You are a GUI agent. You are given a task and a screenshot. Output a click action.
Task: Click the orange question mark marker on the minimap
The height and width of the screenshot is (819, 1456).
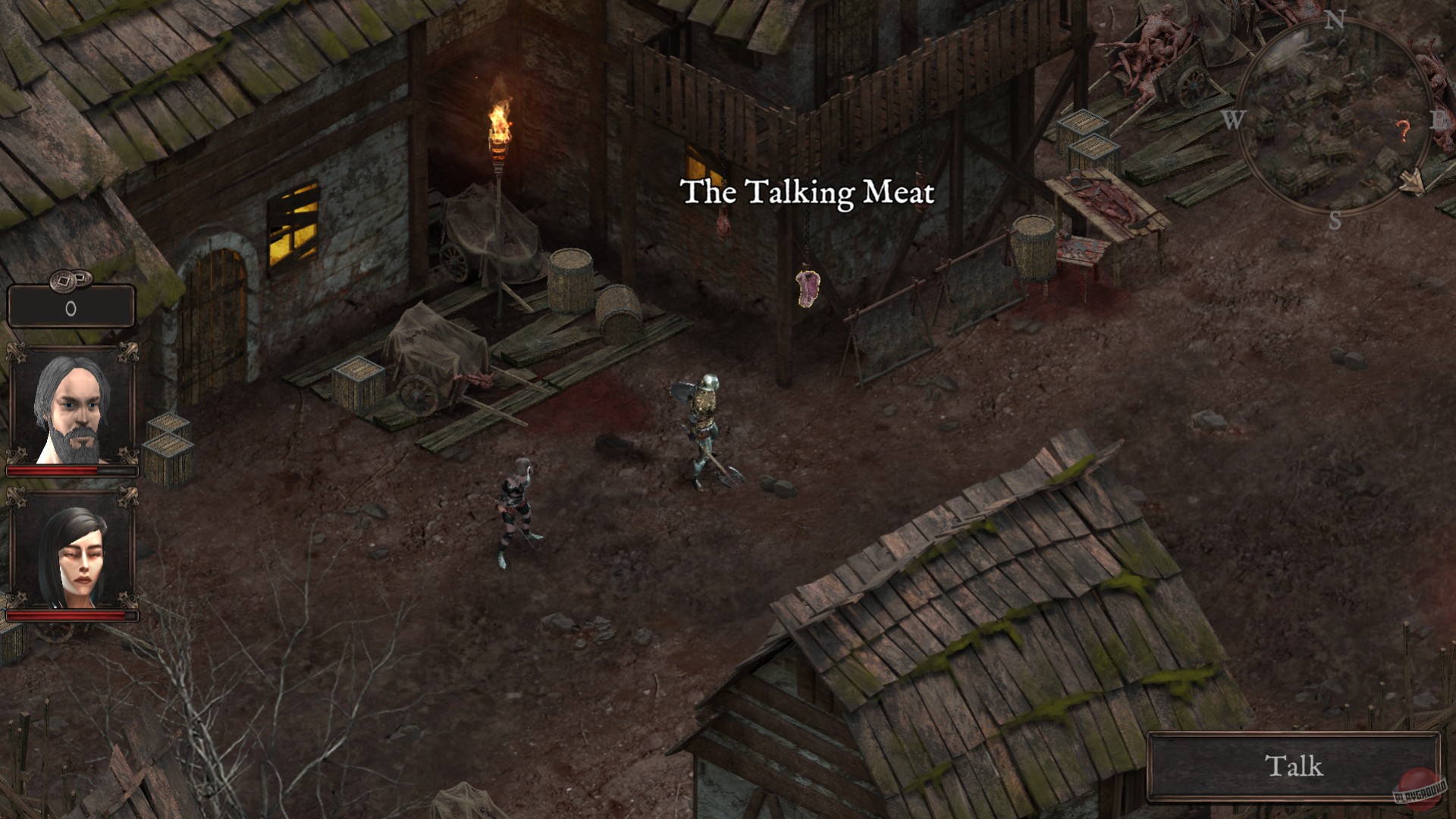coord(1403,129)
